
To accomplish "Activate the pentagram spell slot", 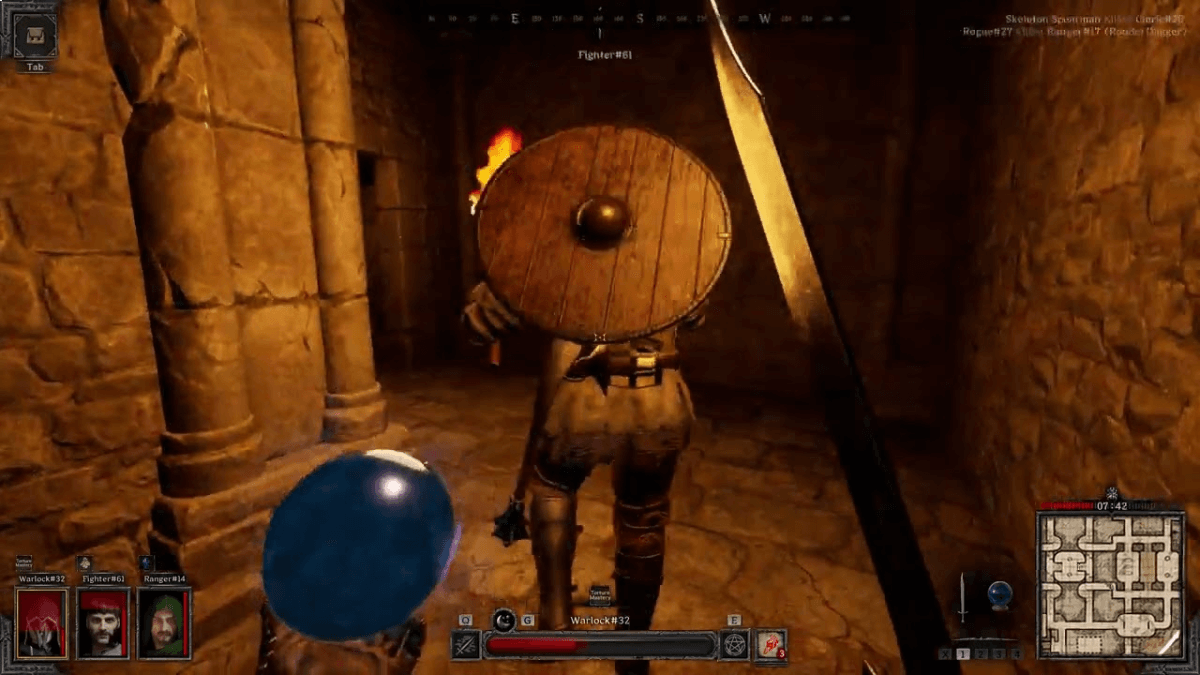I will pyautogui.click(x=735, y=645).
